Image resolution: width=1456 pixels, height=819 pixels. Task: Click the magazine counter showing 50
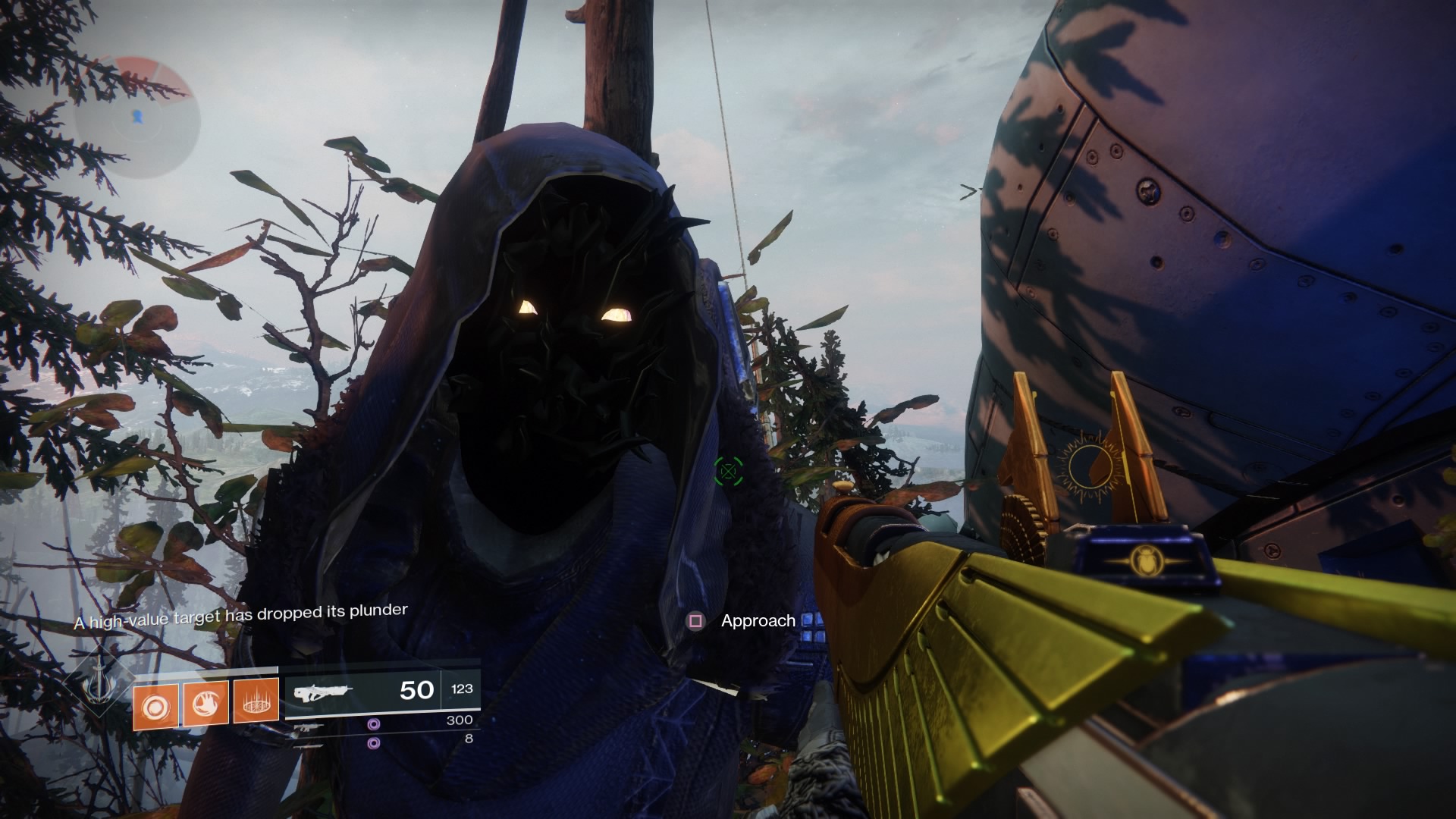pos(416,690)
